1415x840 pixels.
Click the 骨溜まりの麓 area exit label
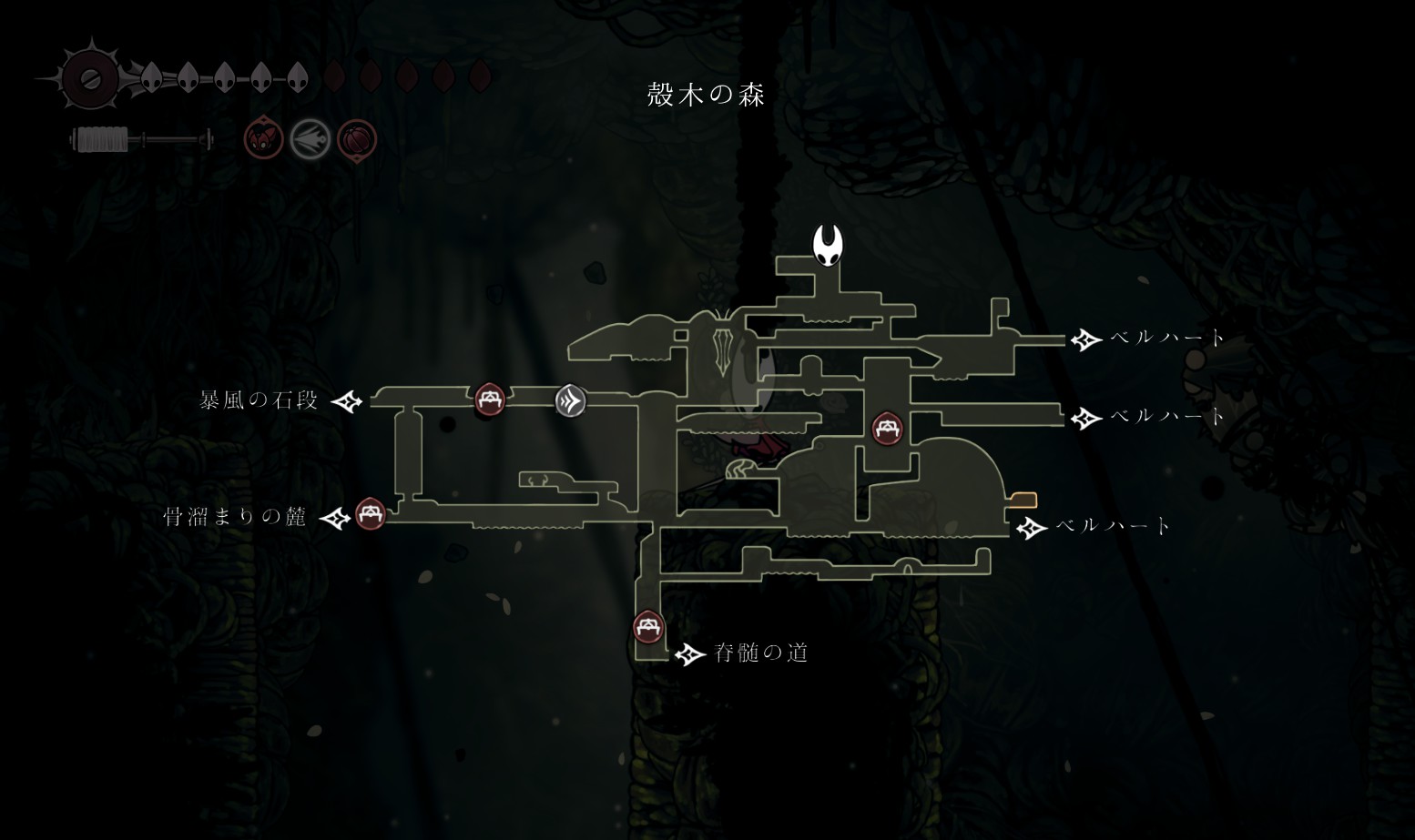[x=235, y=518]
